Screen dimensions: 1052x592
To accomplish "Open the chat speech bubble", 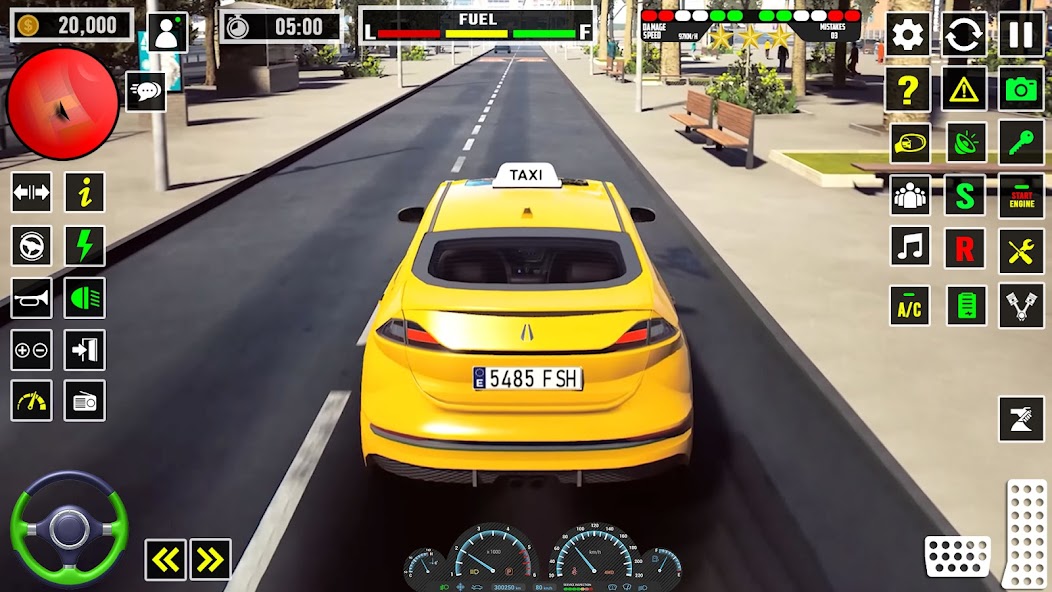I will pyautogui.click(x=146, y=92).
